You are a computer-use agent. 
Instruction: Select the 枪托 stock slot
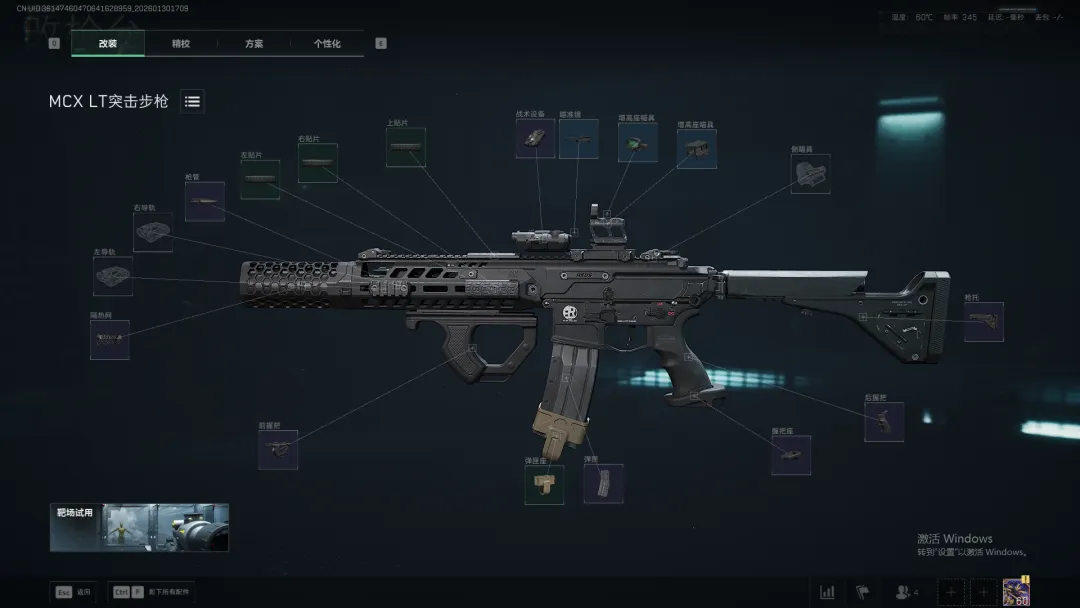[x=983, y=322]
